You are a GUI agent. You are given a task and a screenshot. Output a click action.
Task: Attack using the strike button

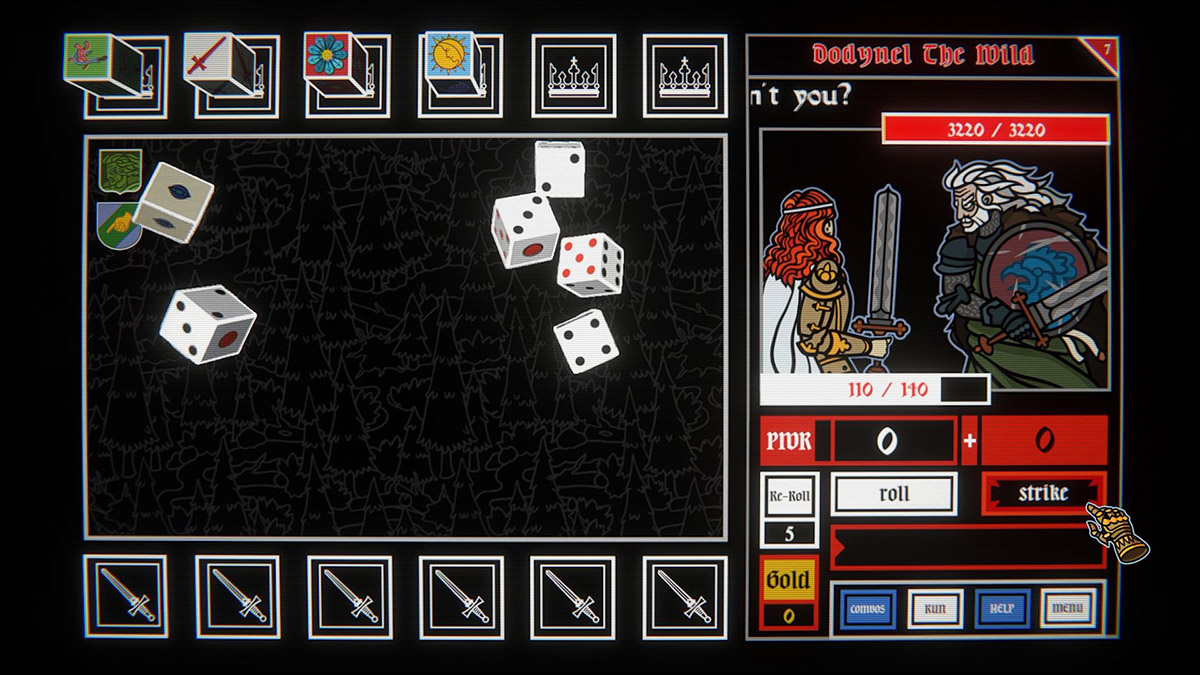tap(1043, 493)
